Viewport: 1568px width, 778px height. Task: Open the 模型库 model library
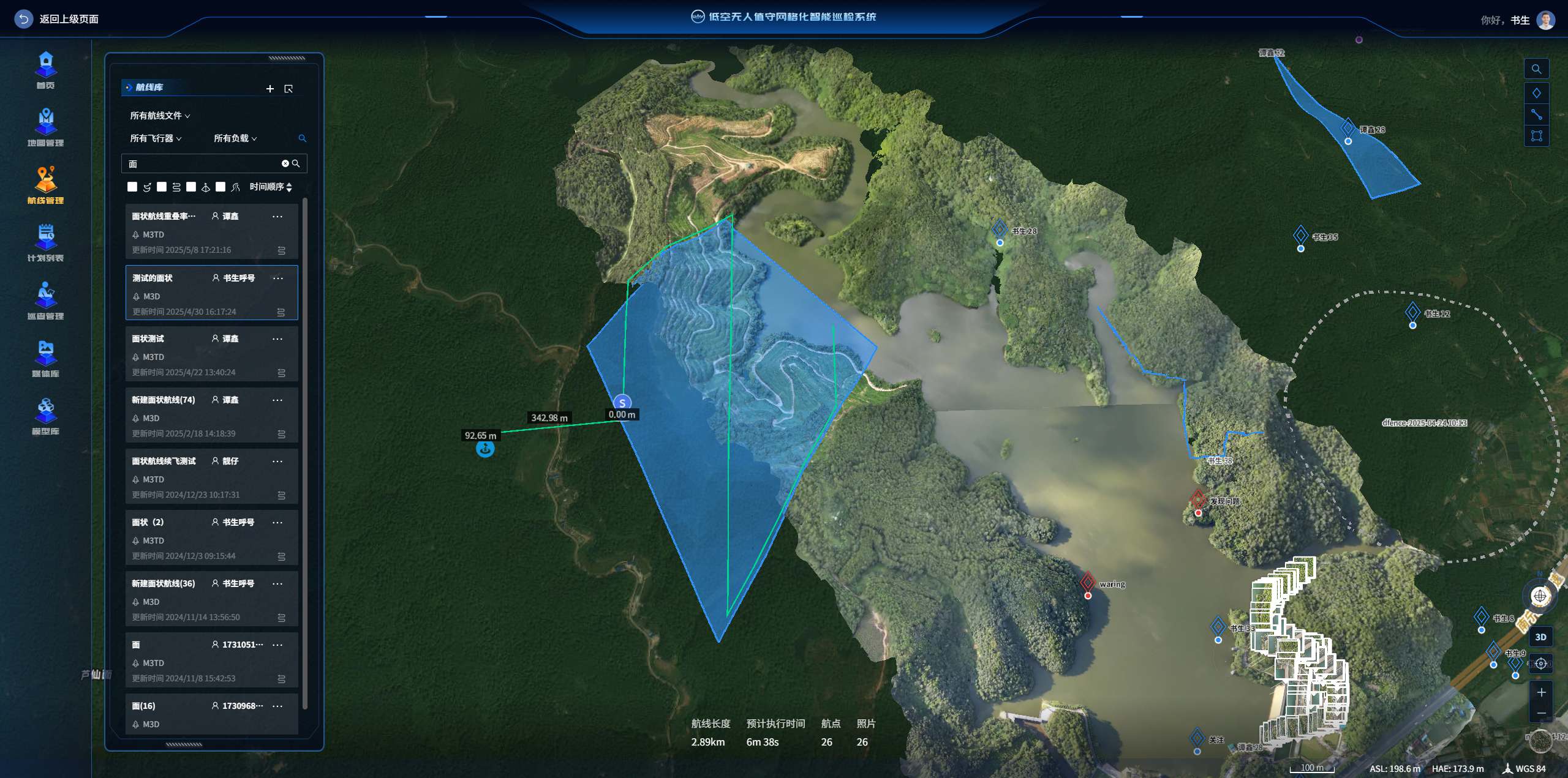point(46,416)
